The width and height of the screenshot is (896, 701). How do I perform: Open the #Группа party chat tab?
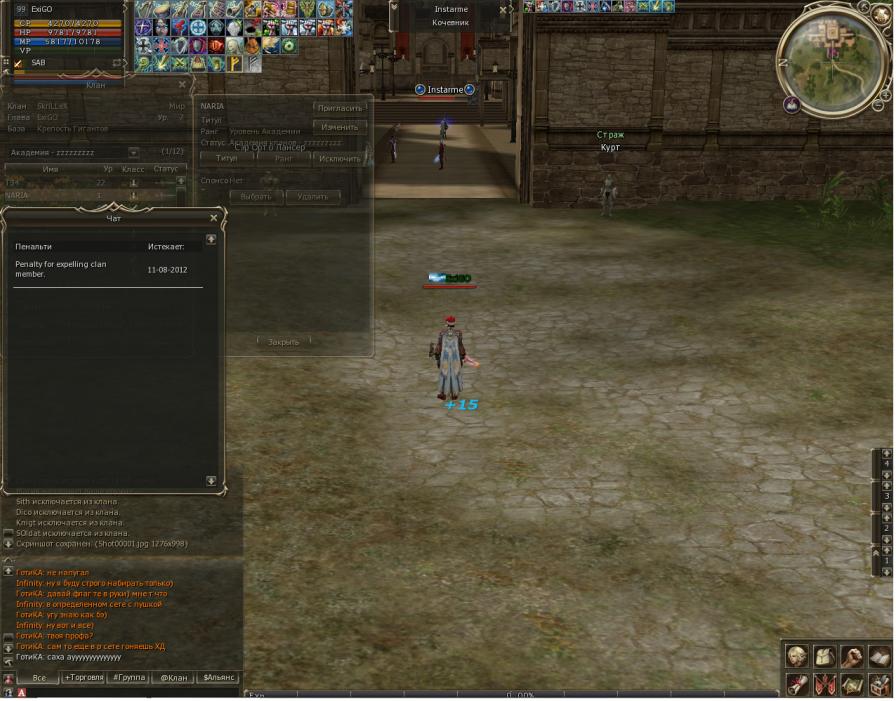pyautogui.click(x=129, y=677)
